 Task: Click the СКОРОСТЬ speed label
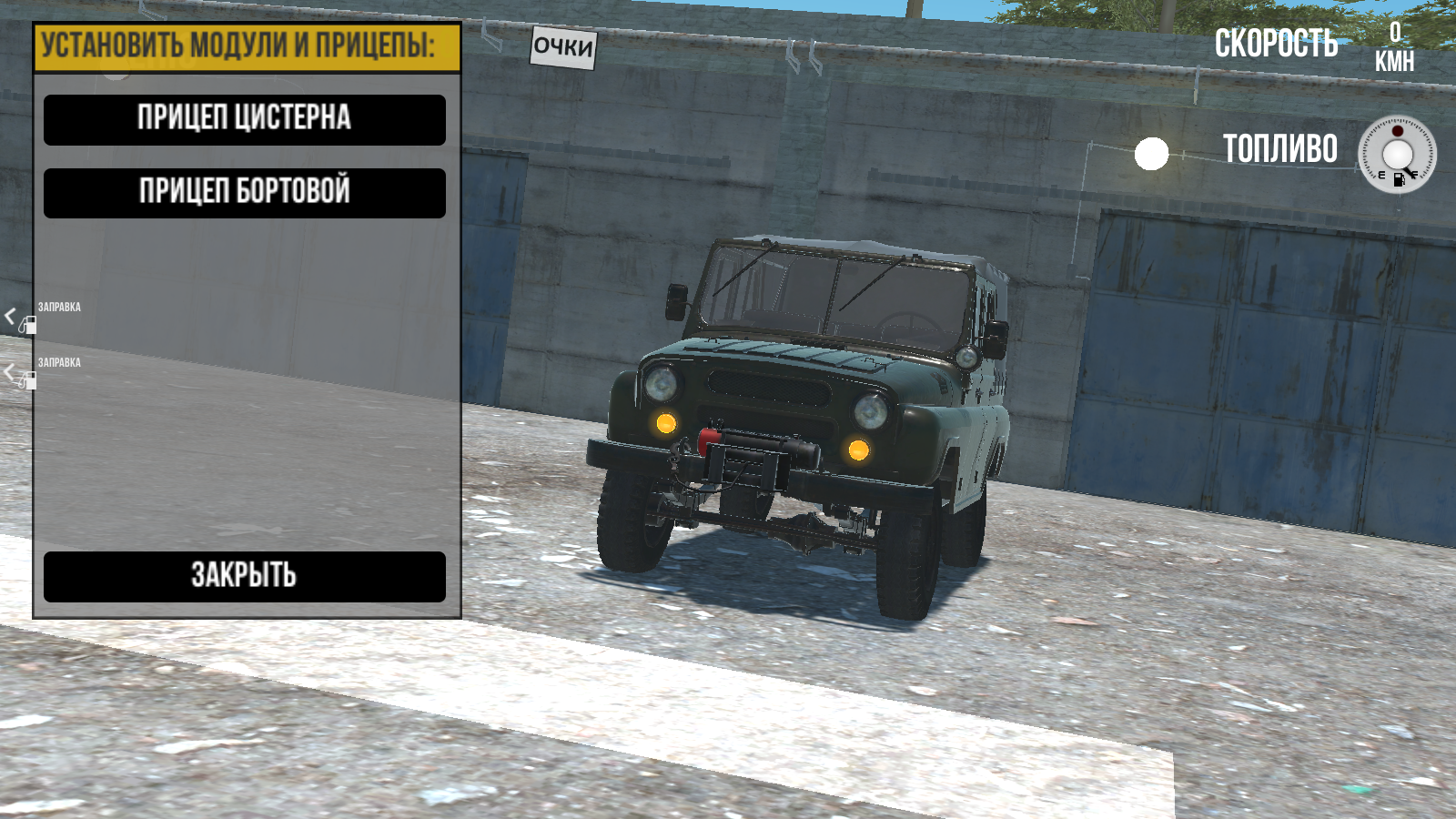point(1278,42)
